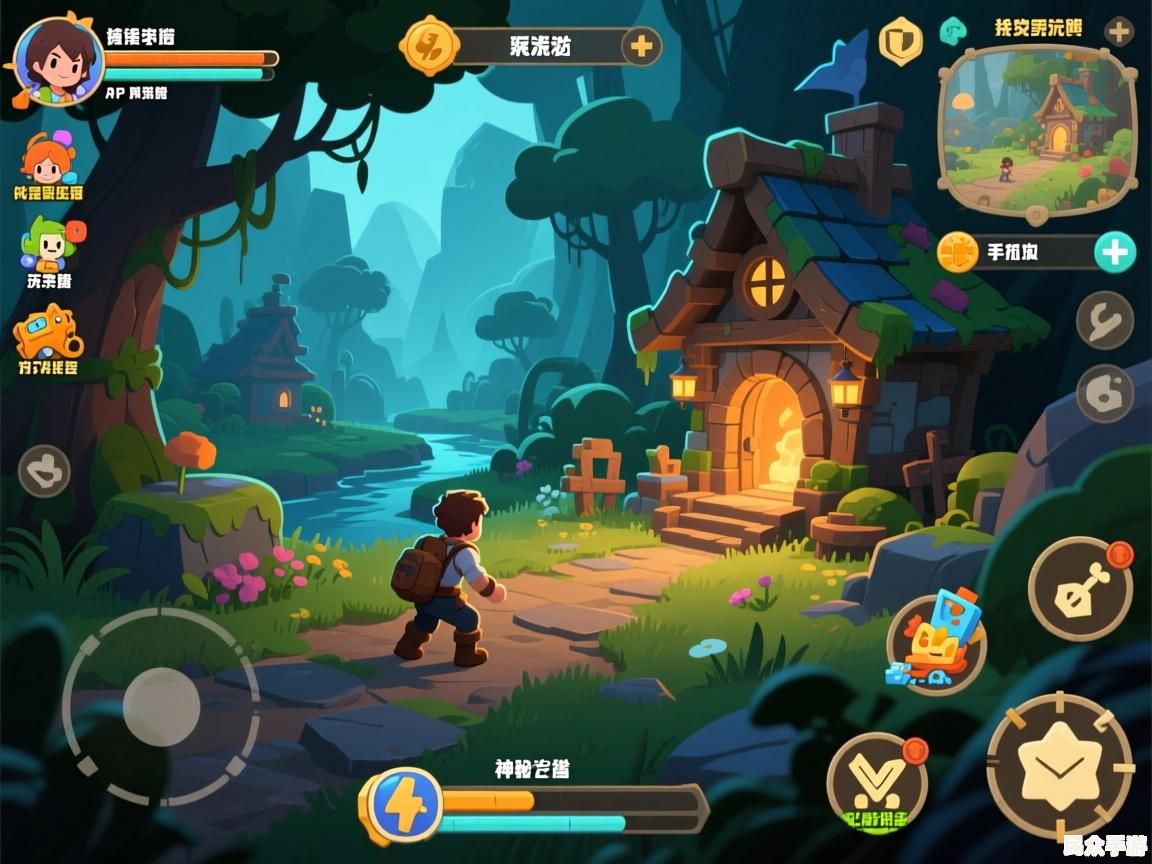Click the teal leaf icon near the minimap title

coord(953,31)
